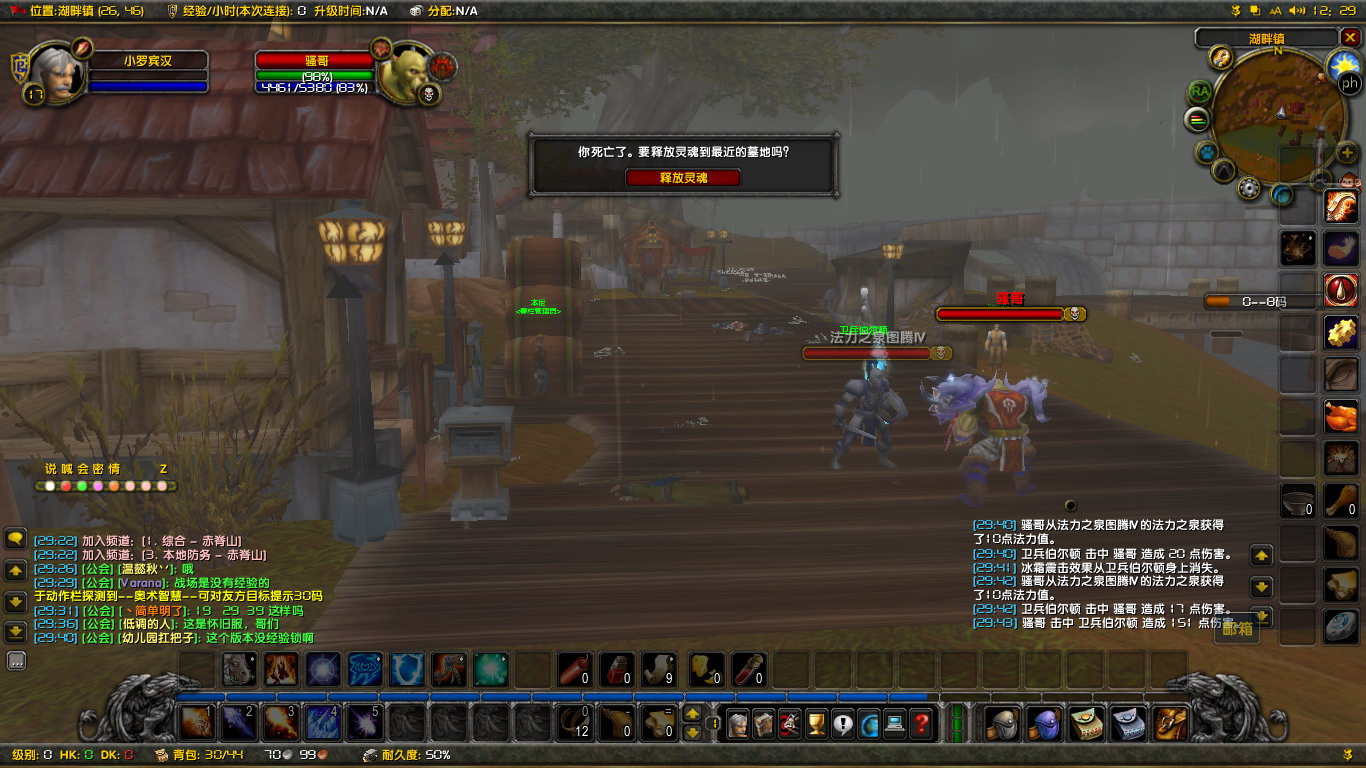Toggle the tracking paw icon on minimap
Screen dimensions: 1366x768
[x=1205, y=151]
